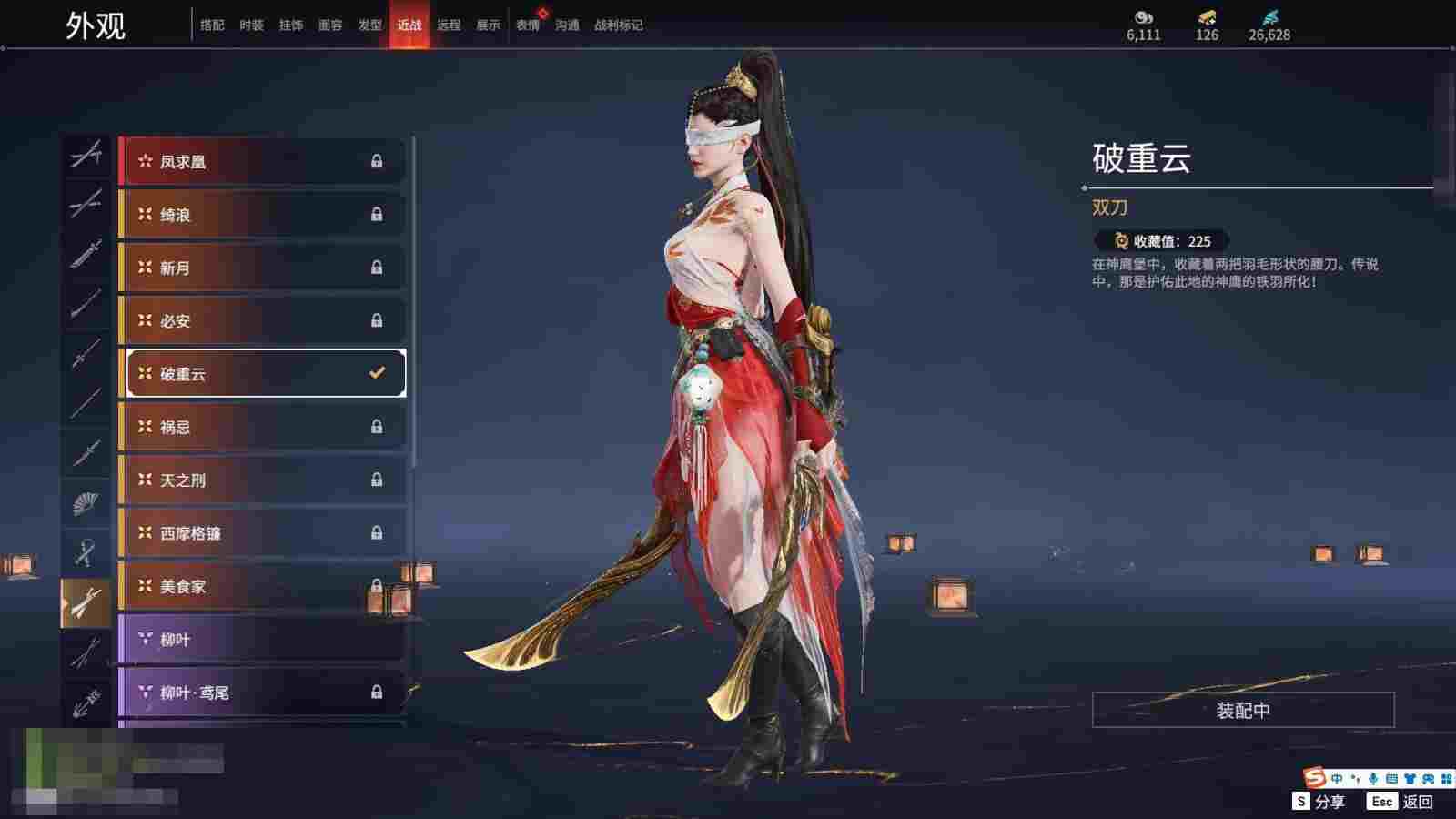The width and height of the screenshot is (1456, 819).
Task: Click the 装配中 equip button
Action: 1243,710
